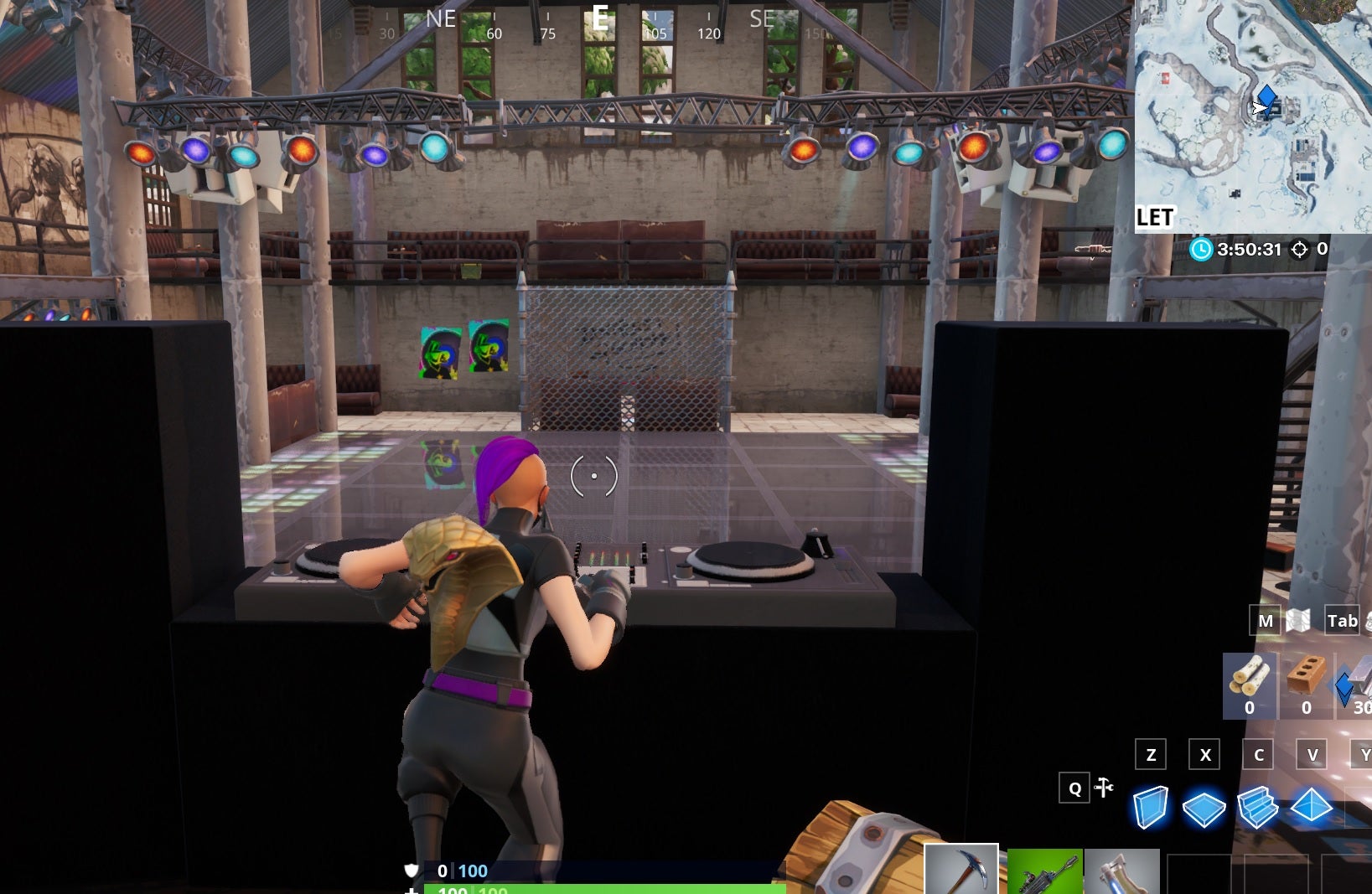
Task: Open the map via the folded map icon
Action: point(1297,621)
